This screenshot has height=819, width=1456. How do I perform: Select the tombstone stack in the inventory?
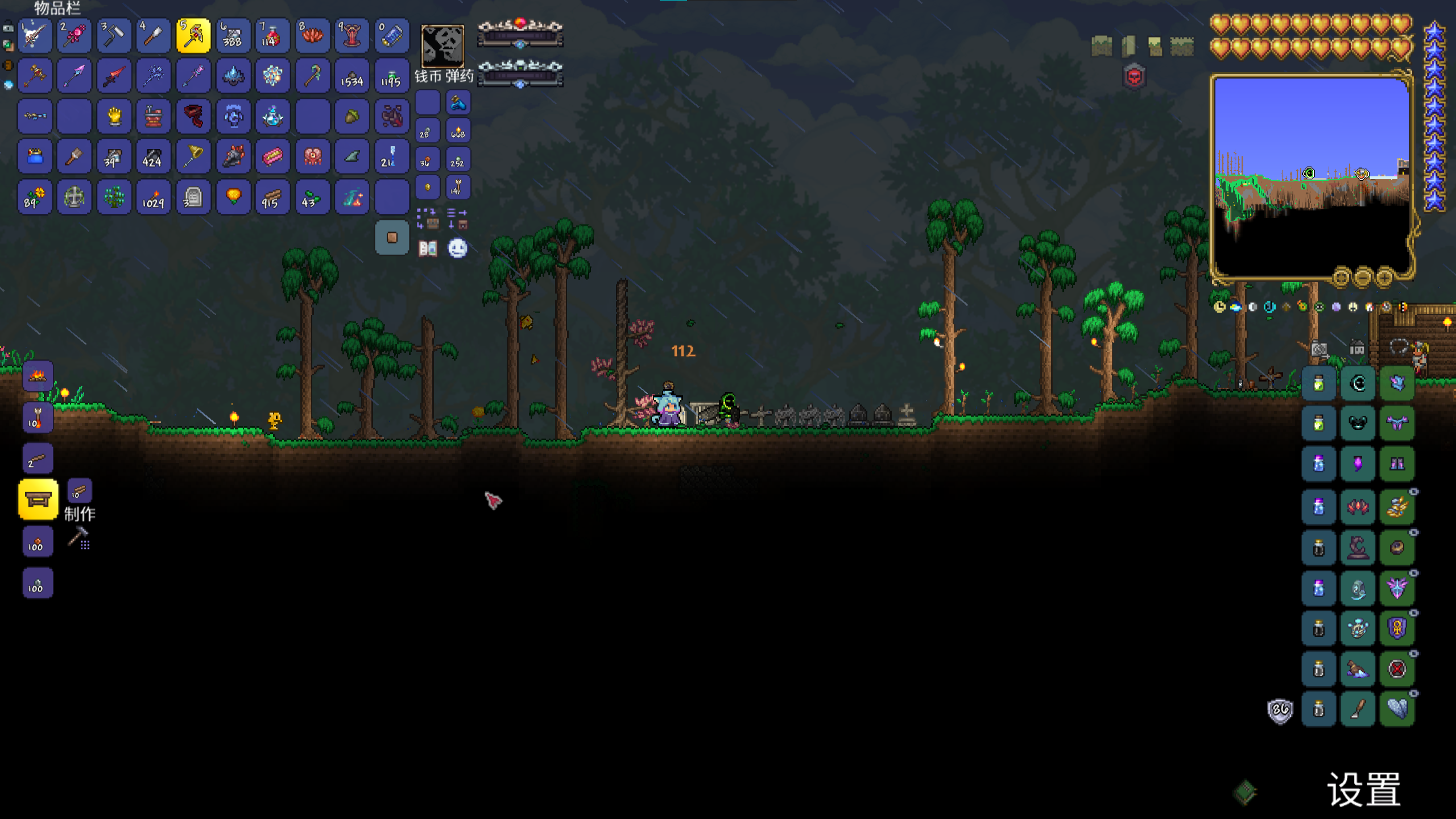click(193, 197)
